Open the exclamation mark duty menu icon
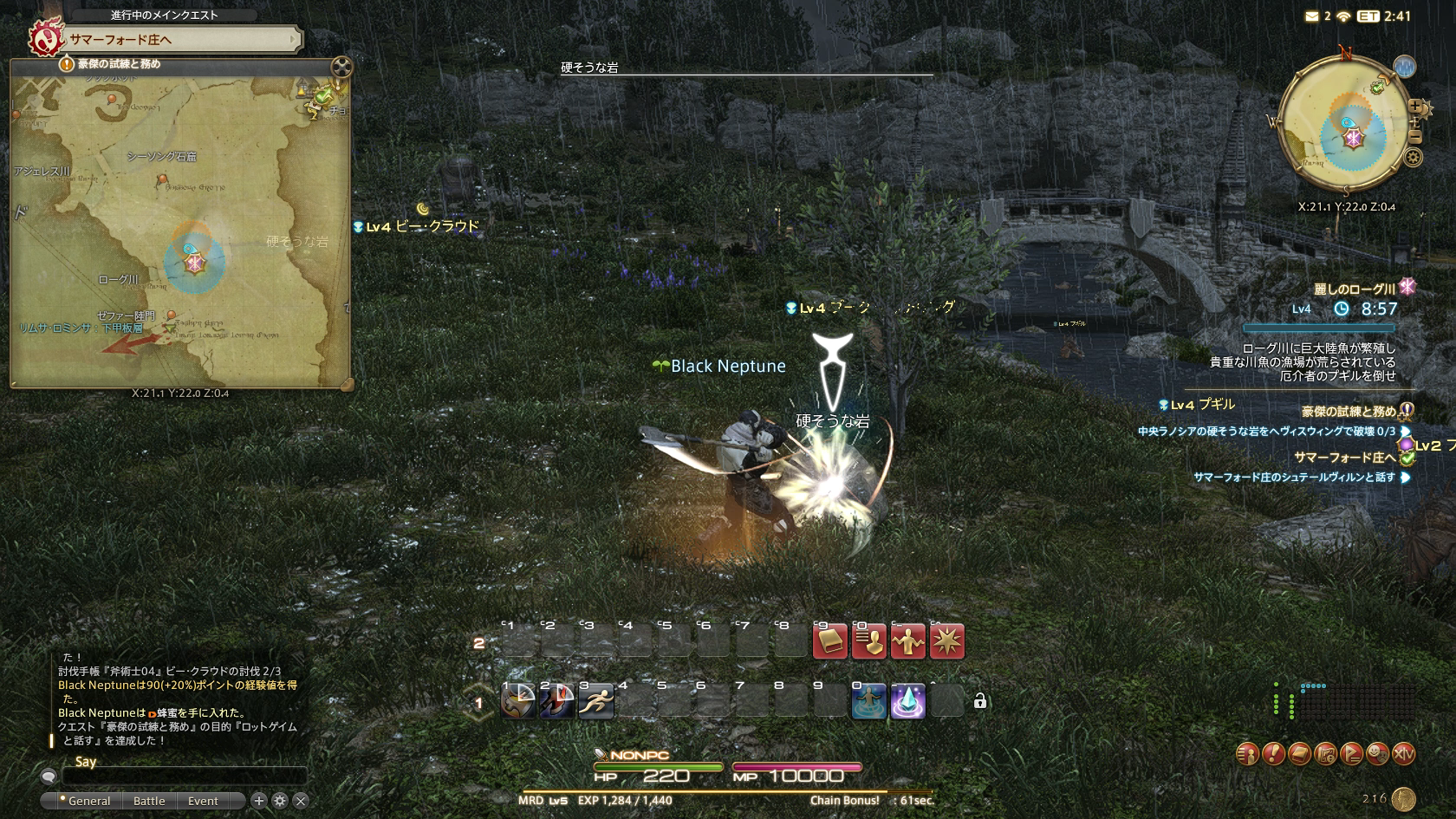 pyautogui.click(x=1273, y=754)
